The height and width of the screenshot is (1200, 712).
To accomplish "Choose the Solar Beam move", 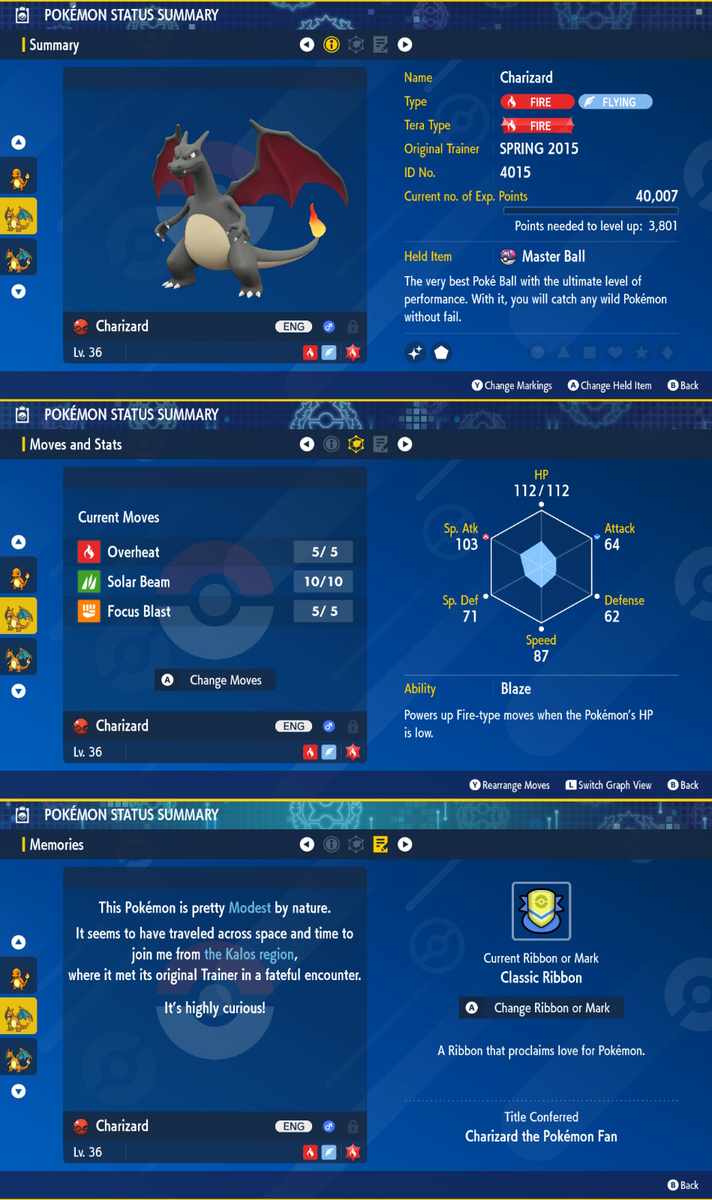I will click(214, 582).
